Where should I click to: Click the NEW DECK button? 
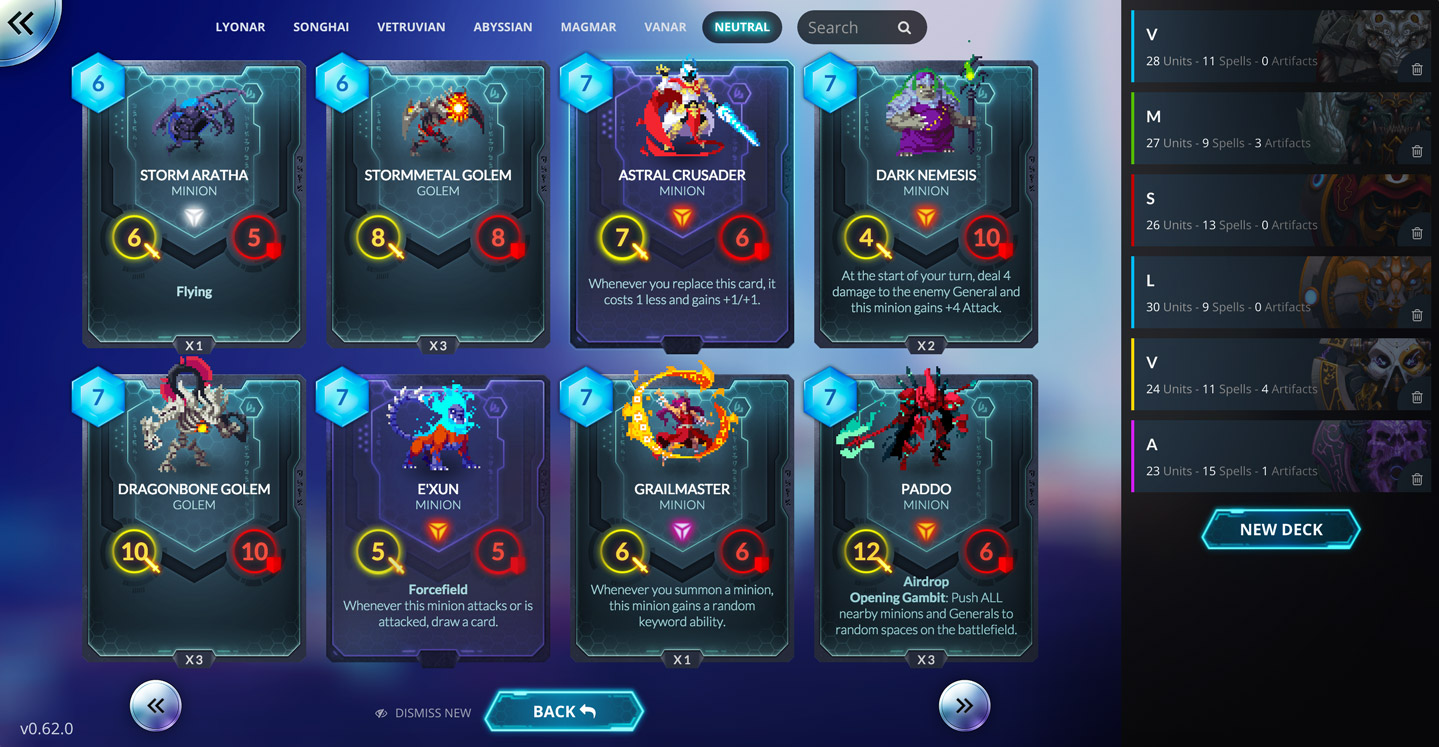click(1280, 529)
